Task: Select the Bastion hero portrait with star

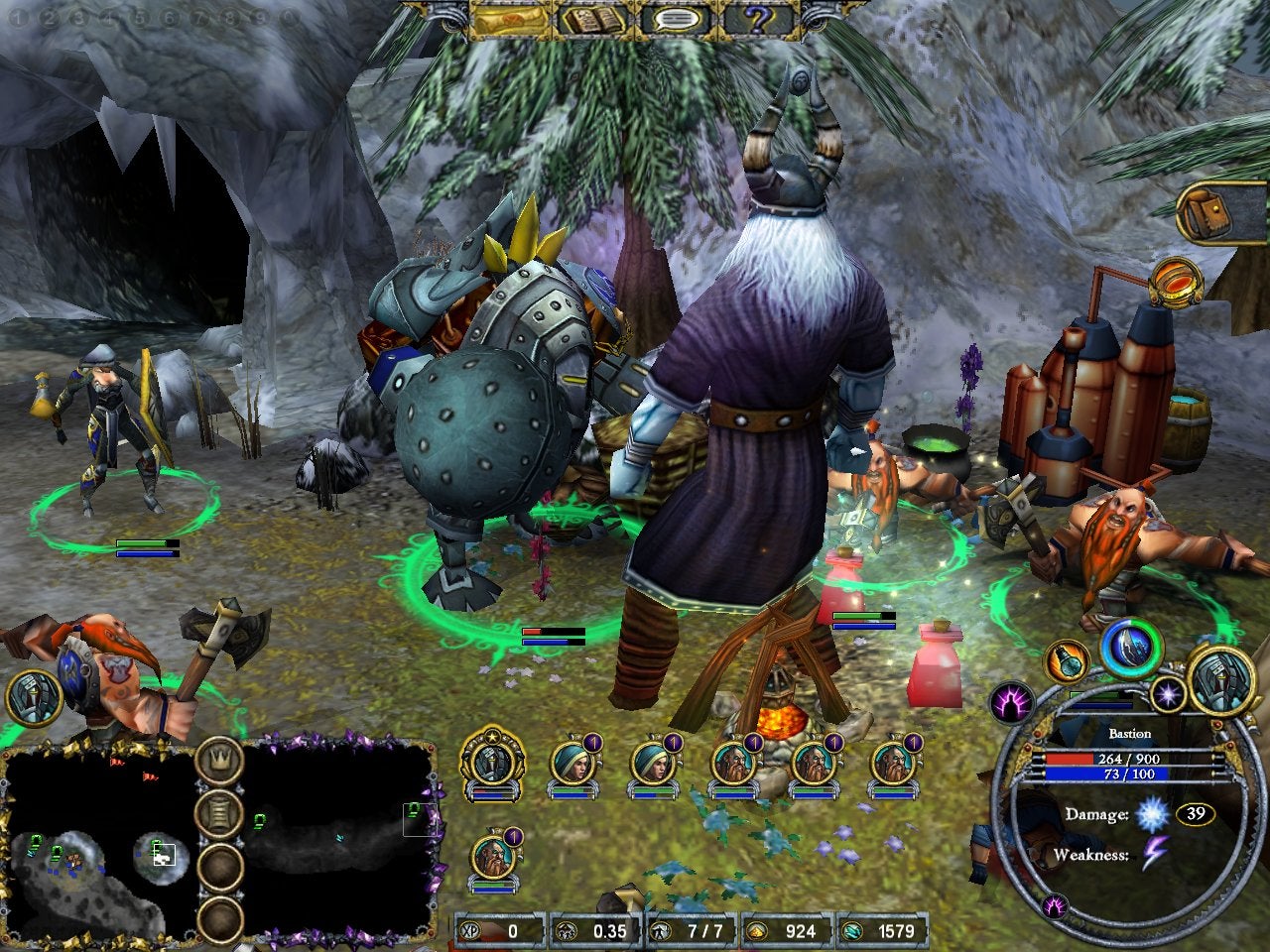Action: click(493, 763)
